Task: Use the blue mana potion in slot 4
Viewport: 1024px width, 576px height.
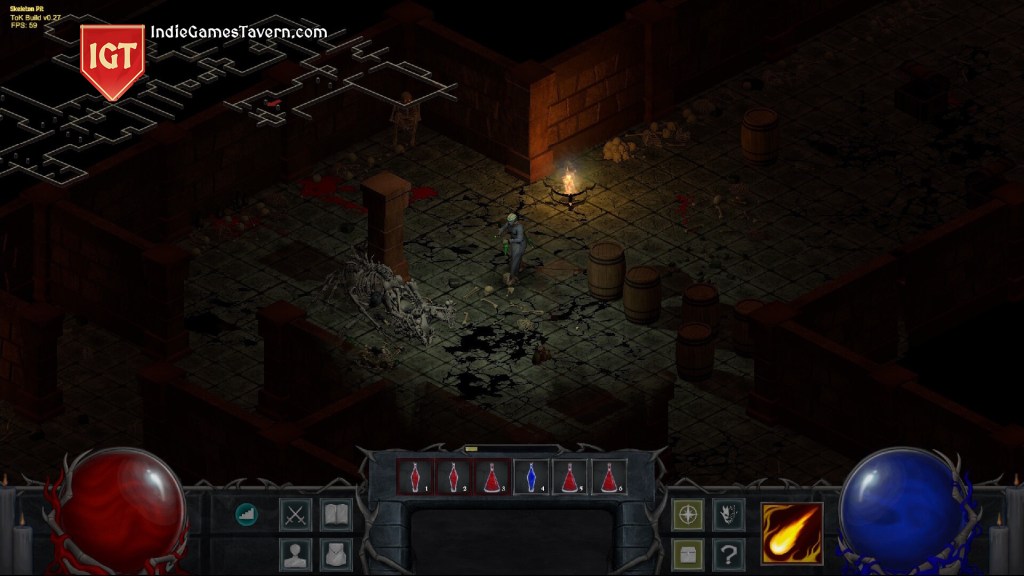Action: [532, 478]
